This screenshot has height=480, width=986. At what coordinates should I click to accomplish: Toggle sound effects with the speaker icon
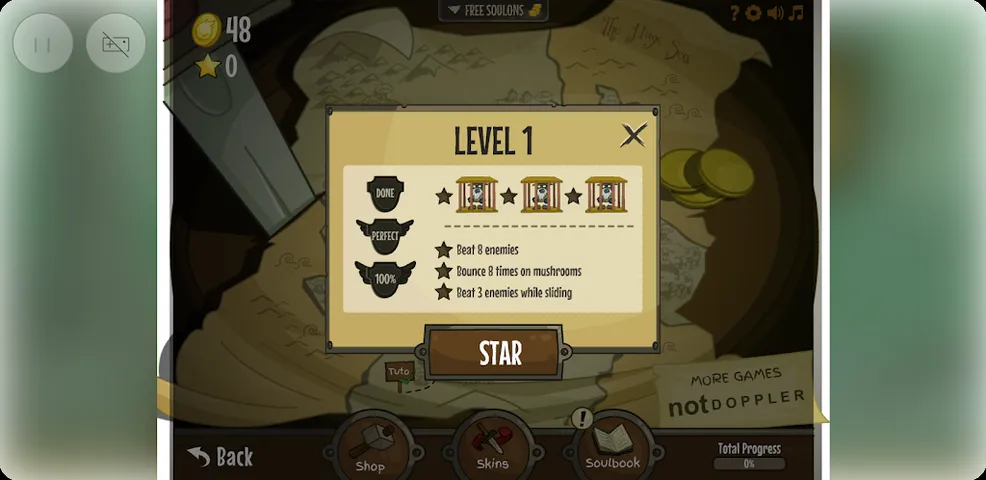tap(774, 13)
